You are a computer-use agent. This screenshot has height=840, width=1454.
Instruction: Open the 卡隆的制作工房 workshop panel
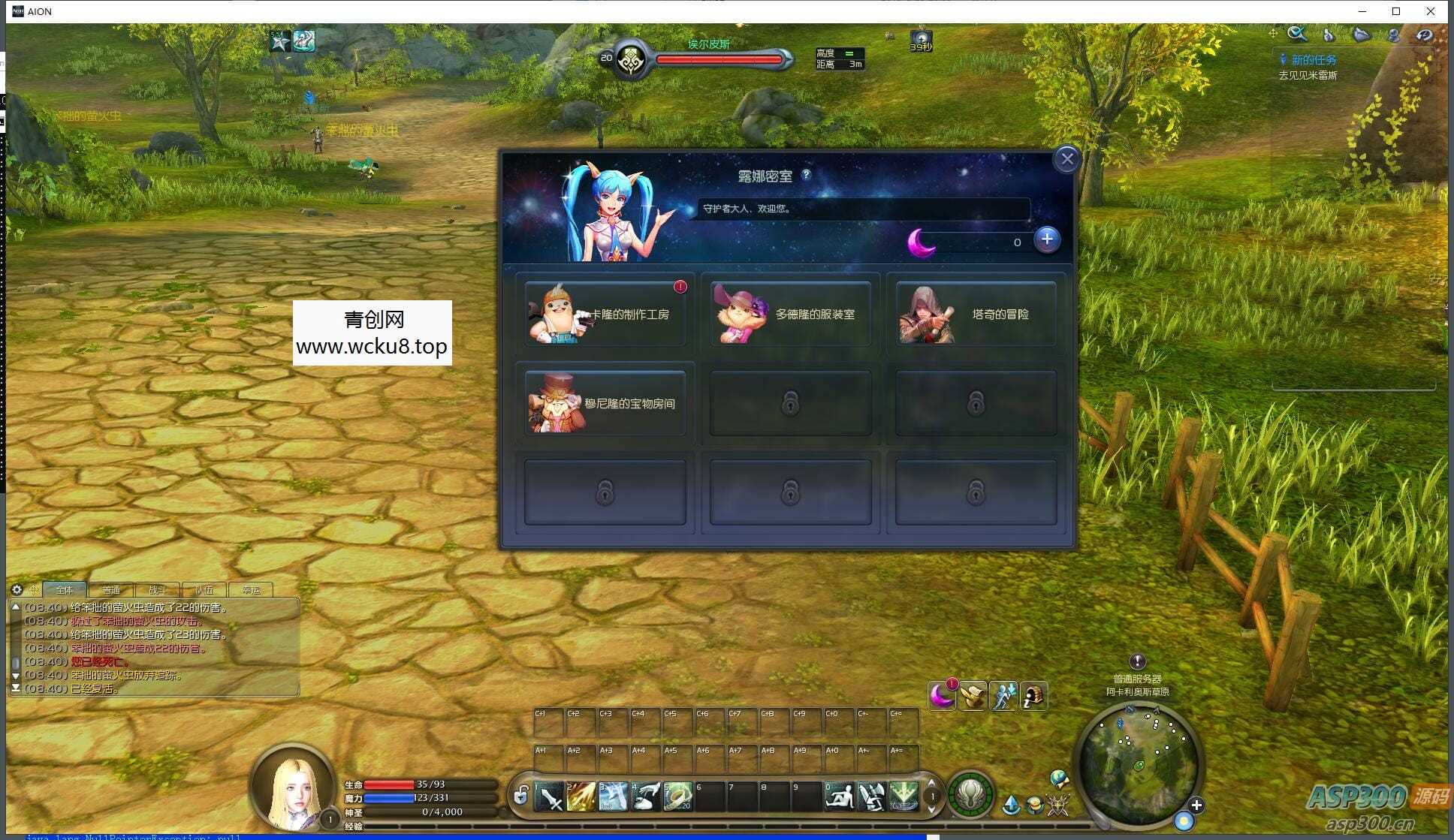coord(605,314)
